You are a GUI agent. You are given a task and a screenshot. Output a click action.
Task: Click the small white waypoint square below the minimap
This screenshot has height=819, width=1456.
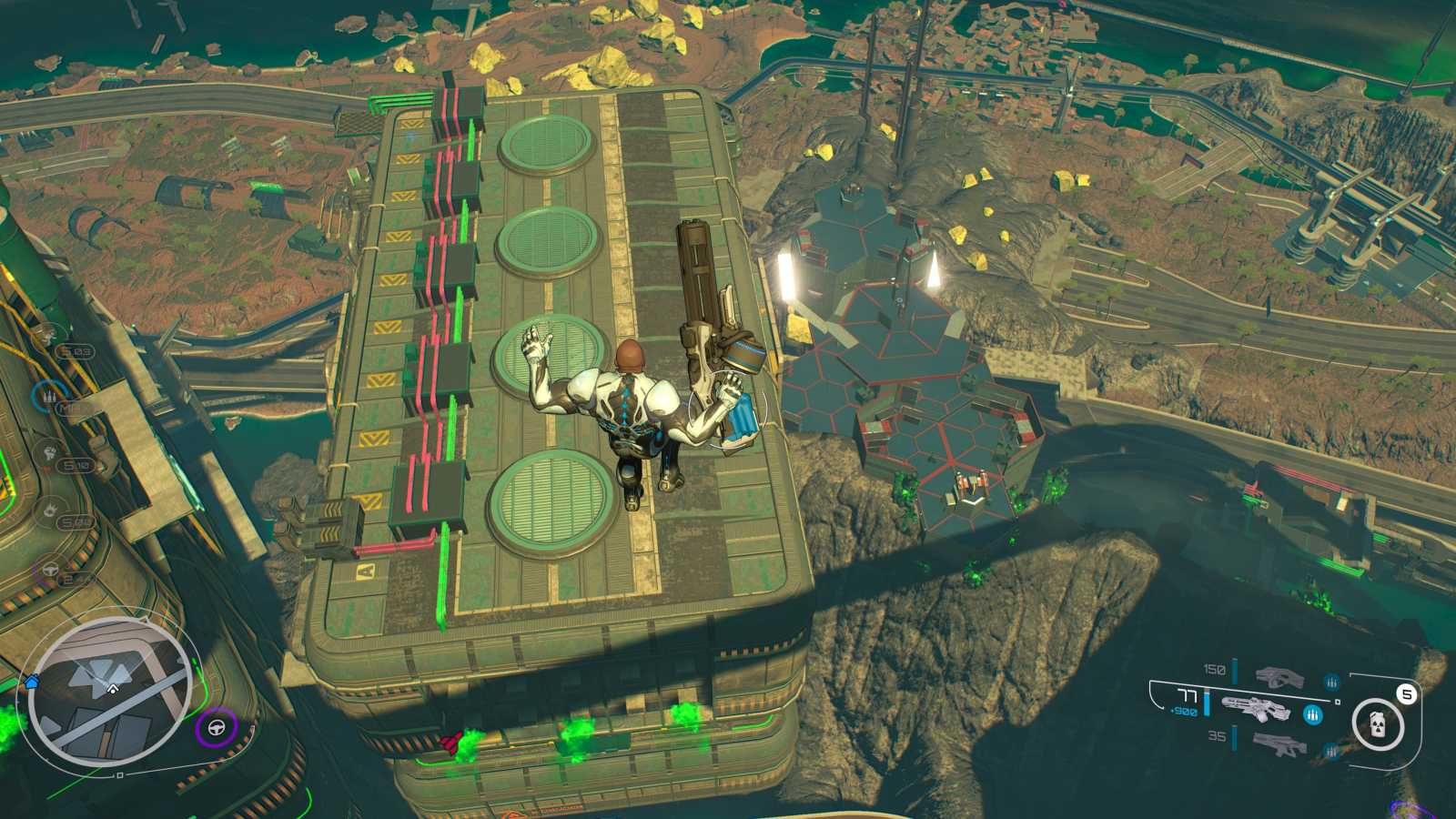(119, 774)
